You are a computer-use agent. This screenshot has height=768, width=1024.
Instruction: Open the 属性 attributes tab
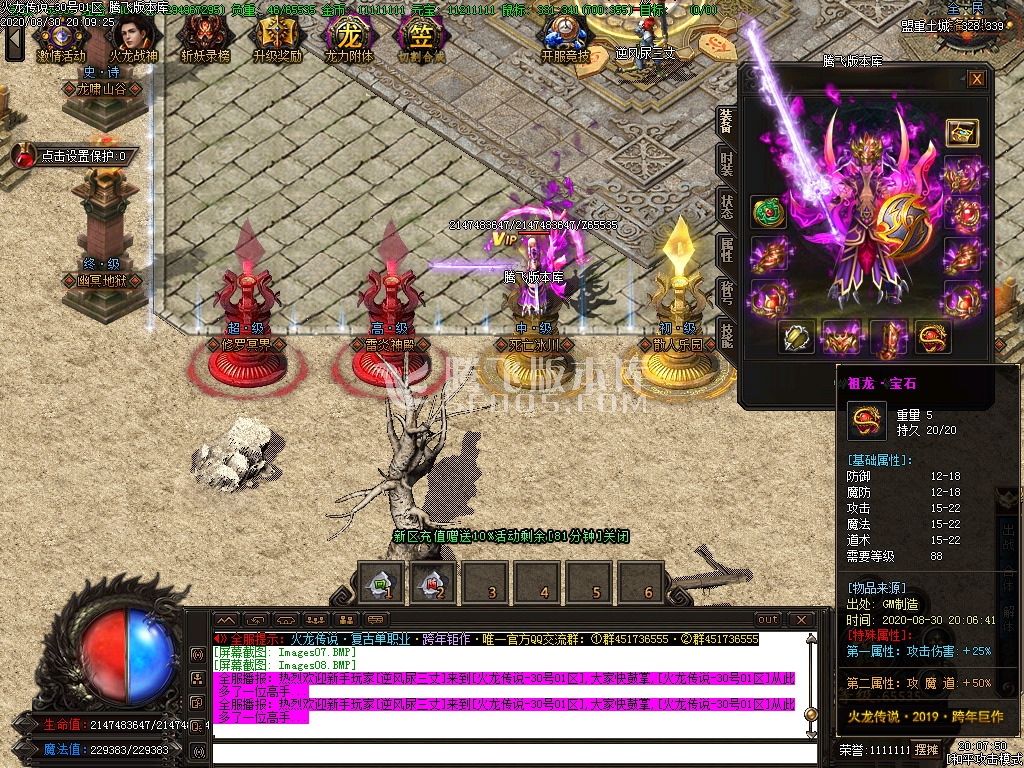726,250
